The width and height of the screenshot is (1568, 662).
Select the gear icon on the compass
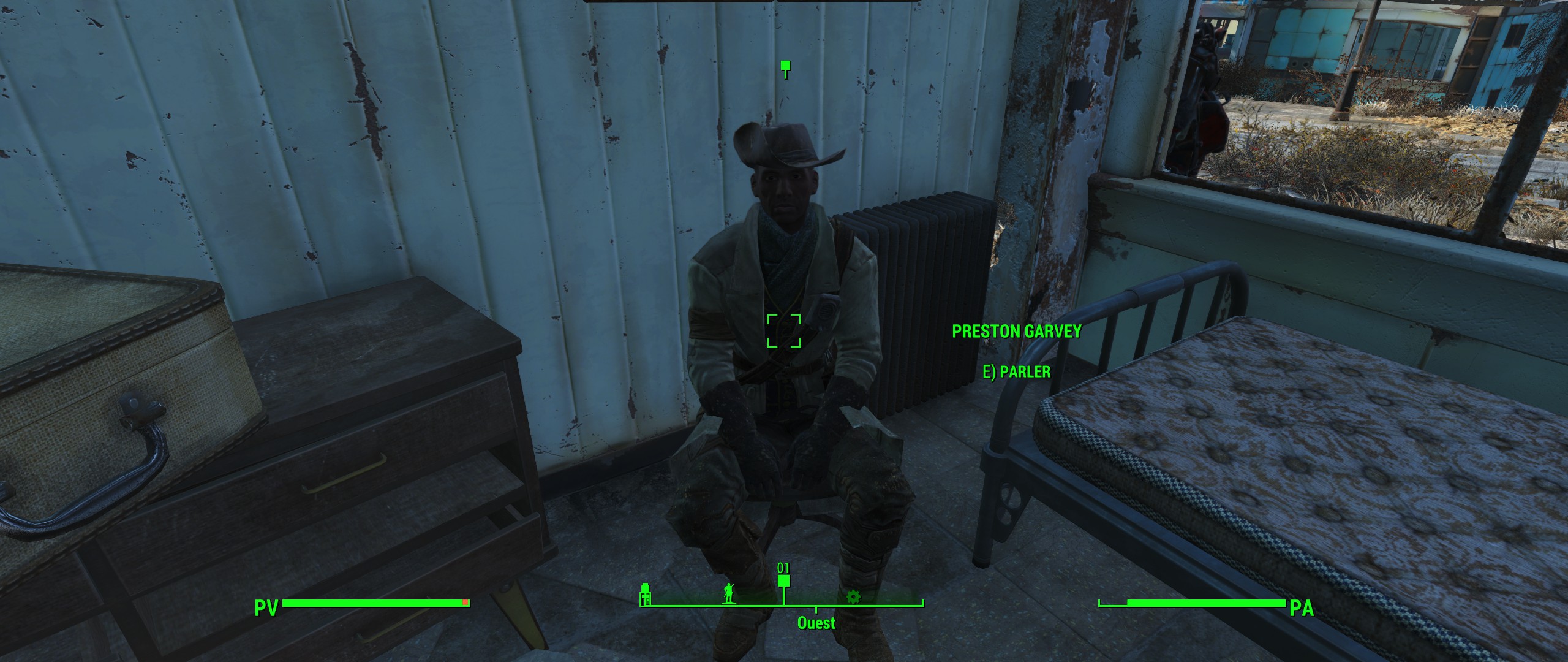[852, 596]
